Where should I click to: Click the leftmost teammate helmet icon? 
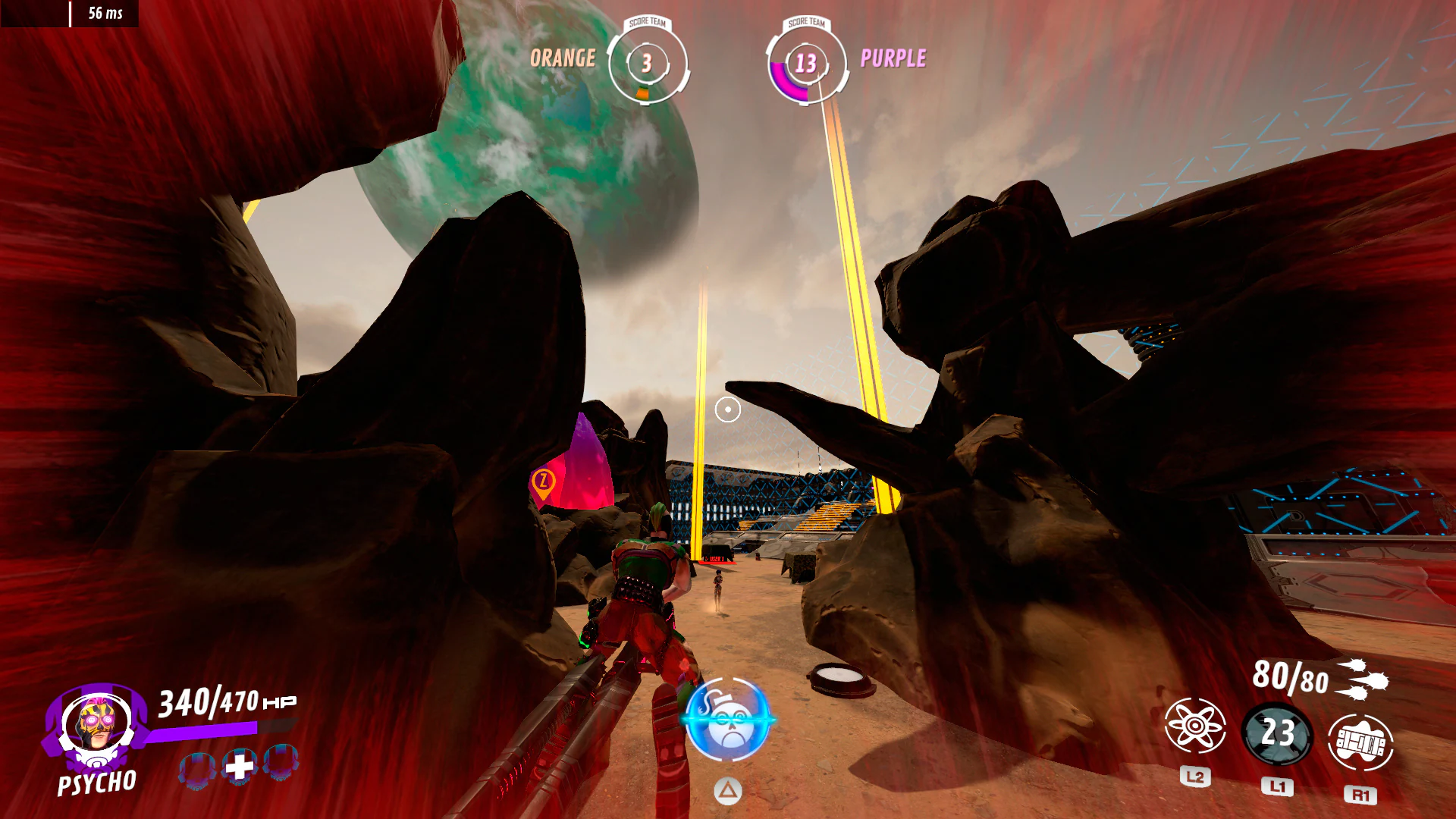[197, 767]
